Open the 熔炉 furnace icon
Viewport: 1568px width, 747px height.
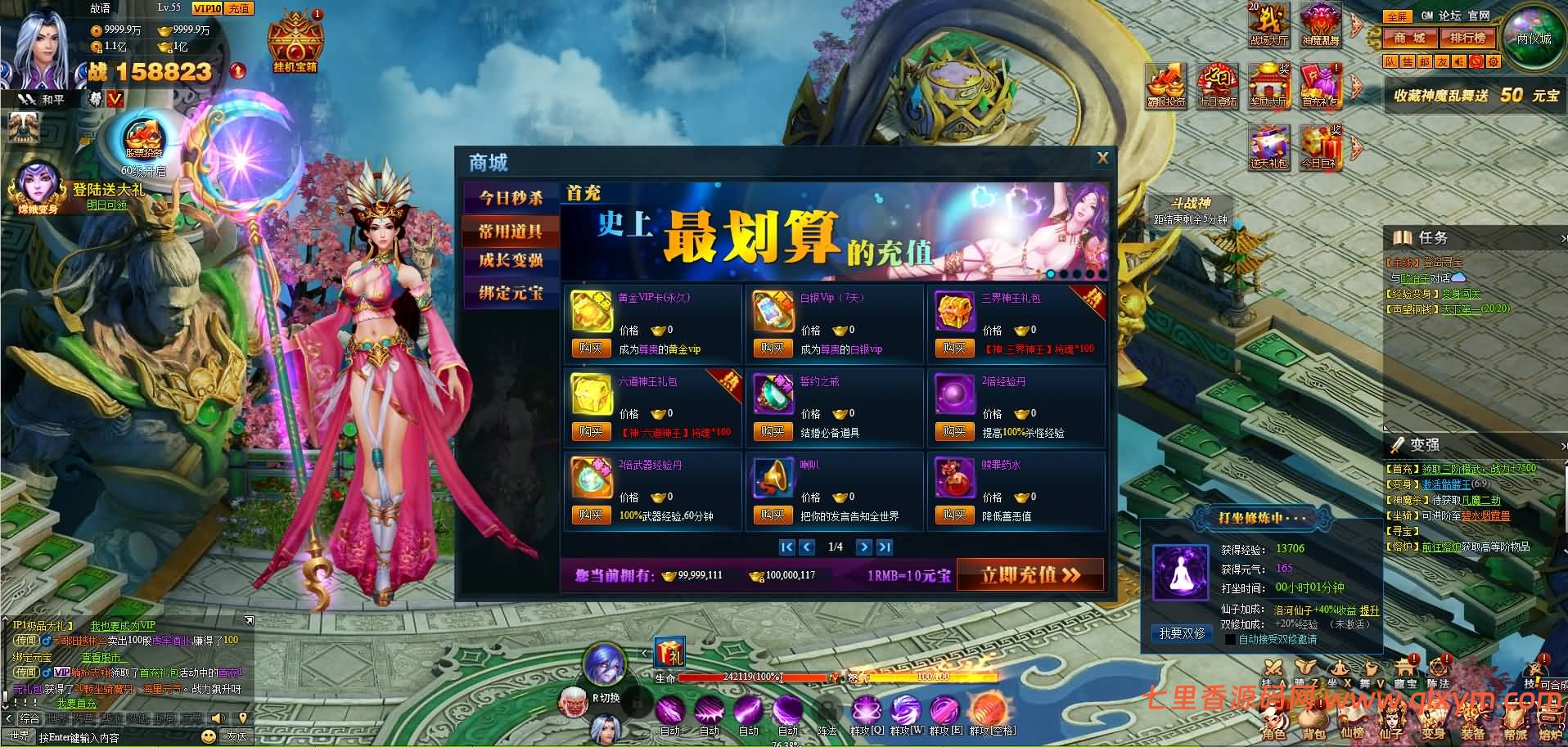click(1552, 717)
